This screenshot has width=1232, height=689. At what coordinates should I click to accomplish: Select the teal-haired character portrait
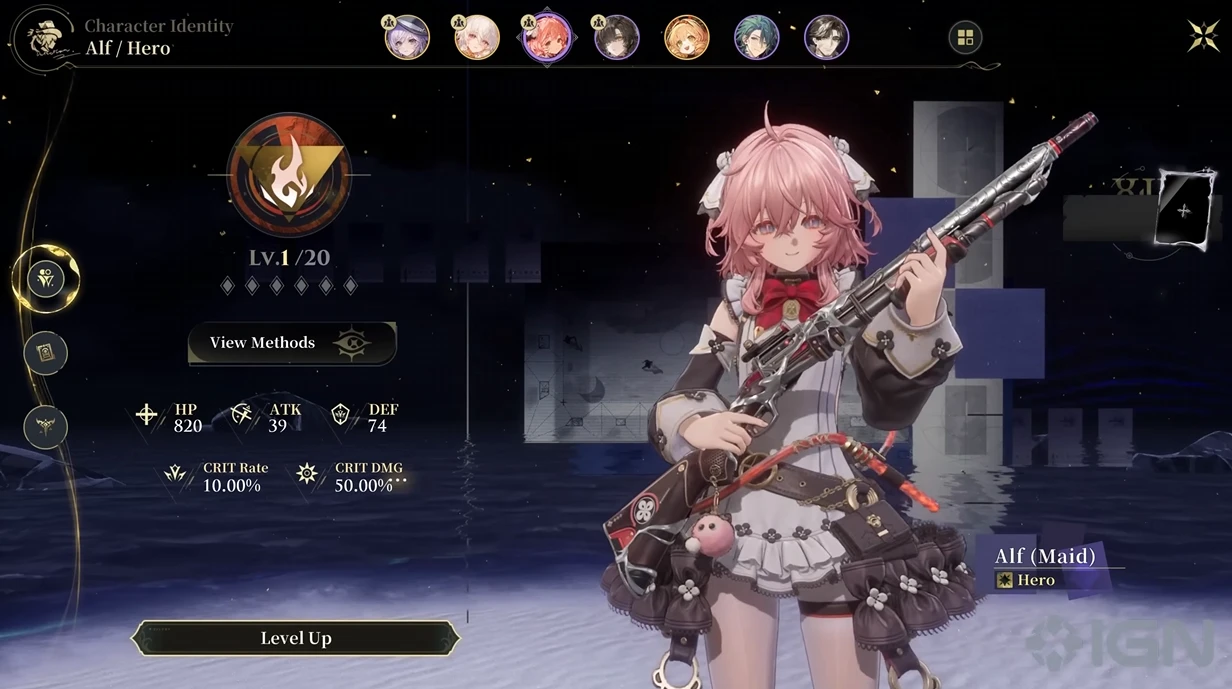[756, 38]
